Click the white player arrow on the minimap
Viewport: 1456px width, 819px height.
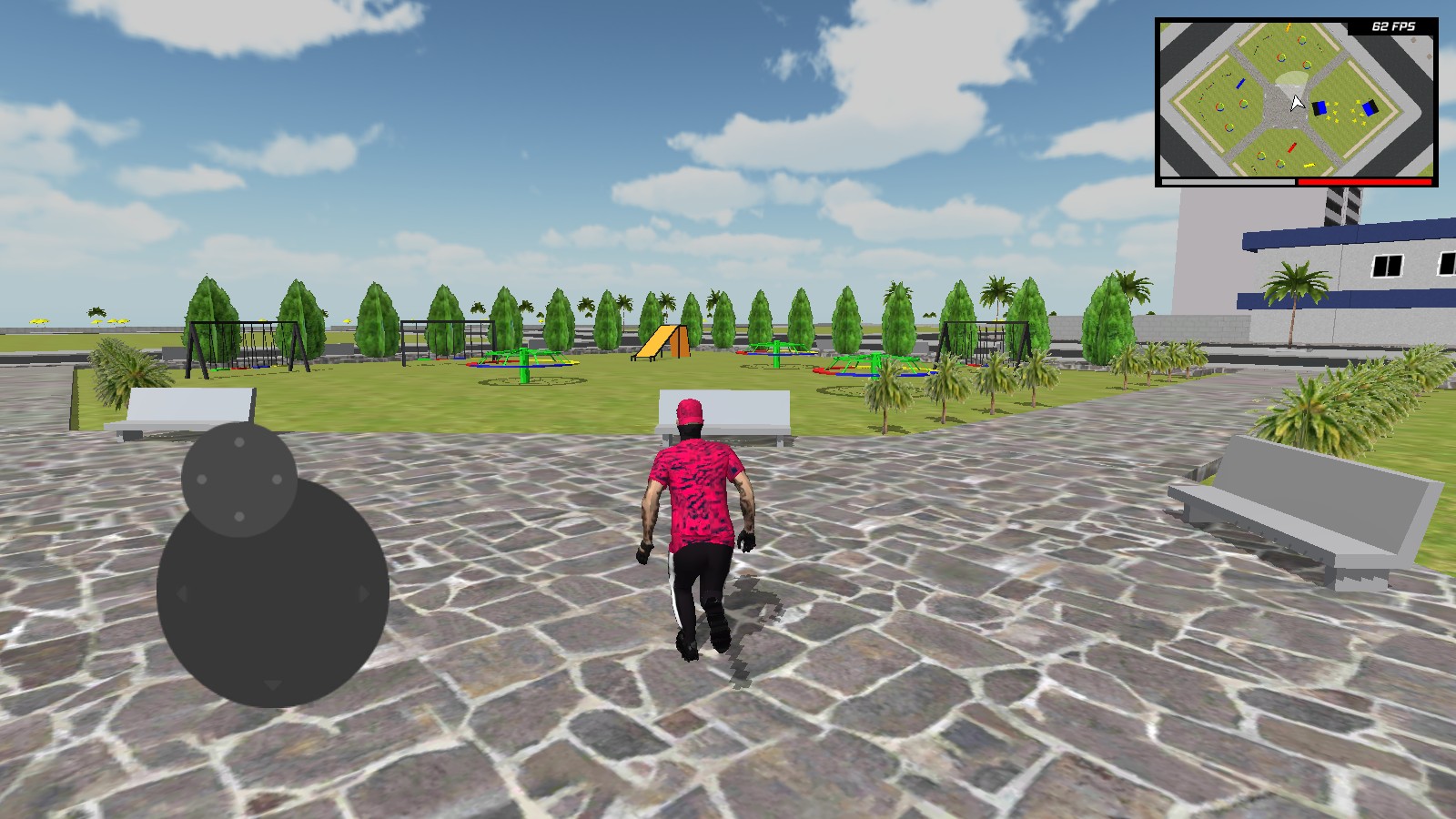click(x=1296, y=102)
